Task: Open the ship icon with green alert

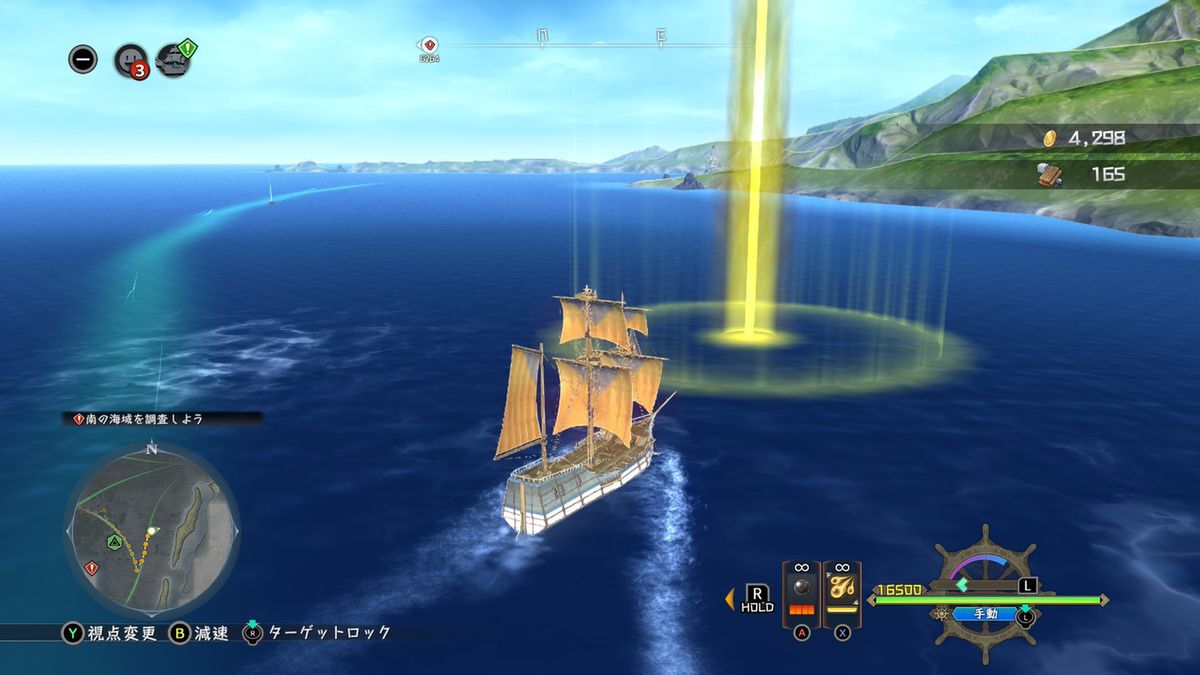Action: 174,60
